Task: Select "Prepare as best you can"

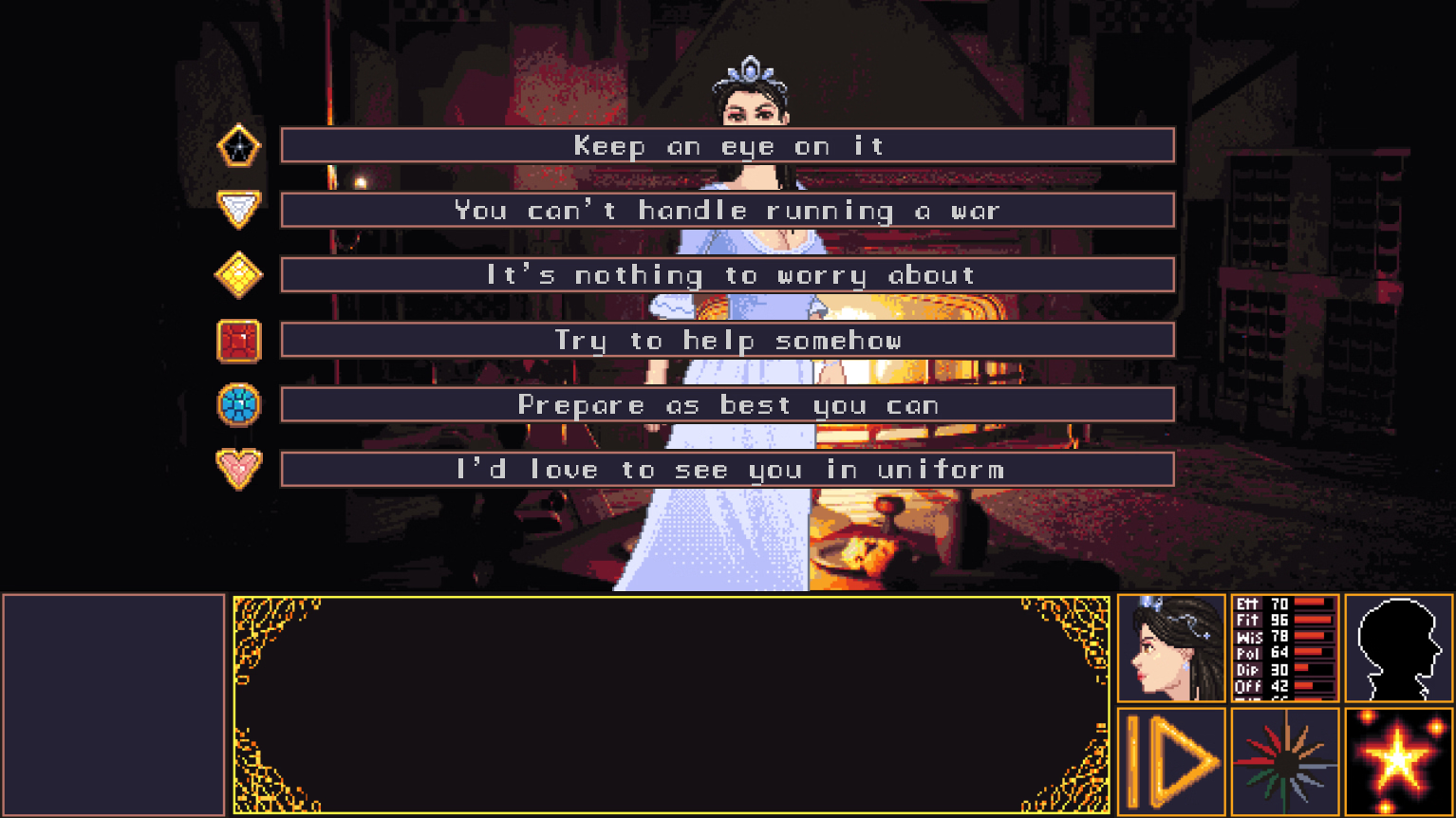Action: tap(727, 405)
